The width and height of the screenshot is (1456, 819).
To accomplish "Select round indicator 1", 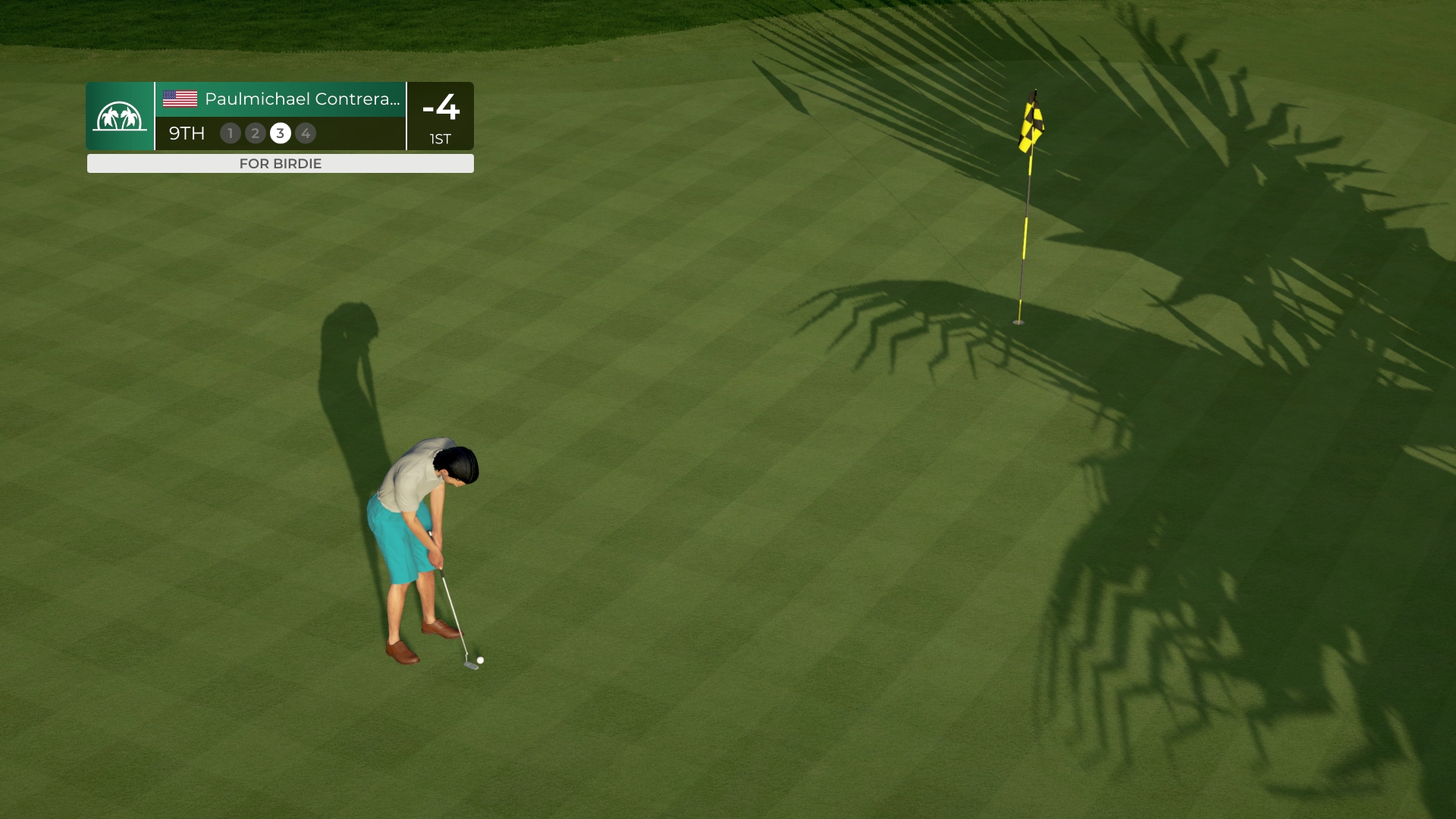I will (230, 133).
